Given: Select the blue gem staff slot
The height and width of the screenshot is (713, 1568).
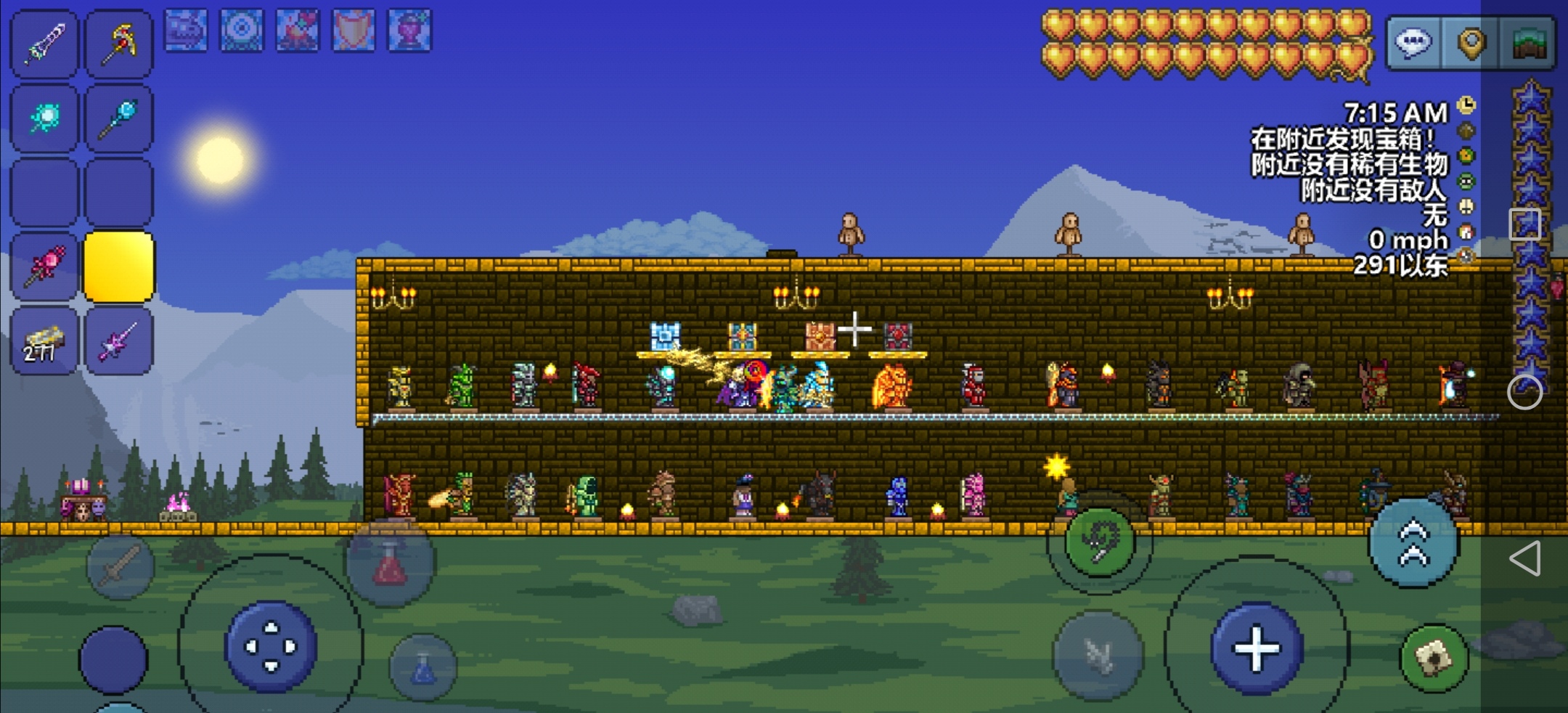Looking at the screenshot, I should 119,118.
